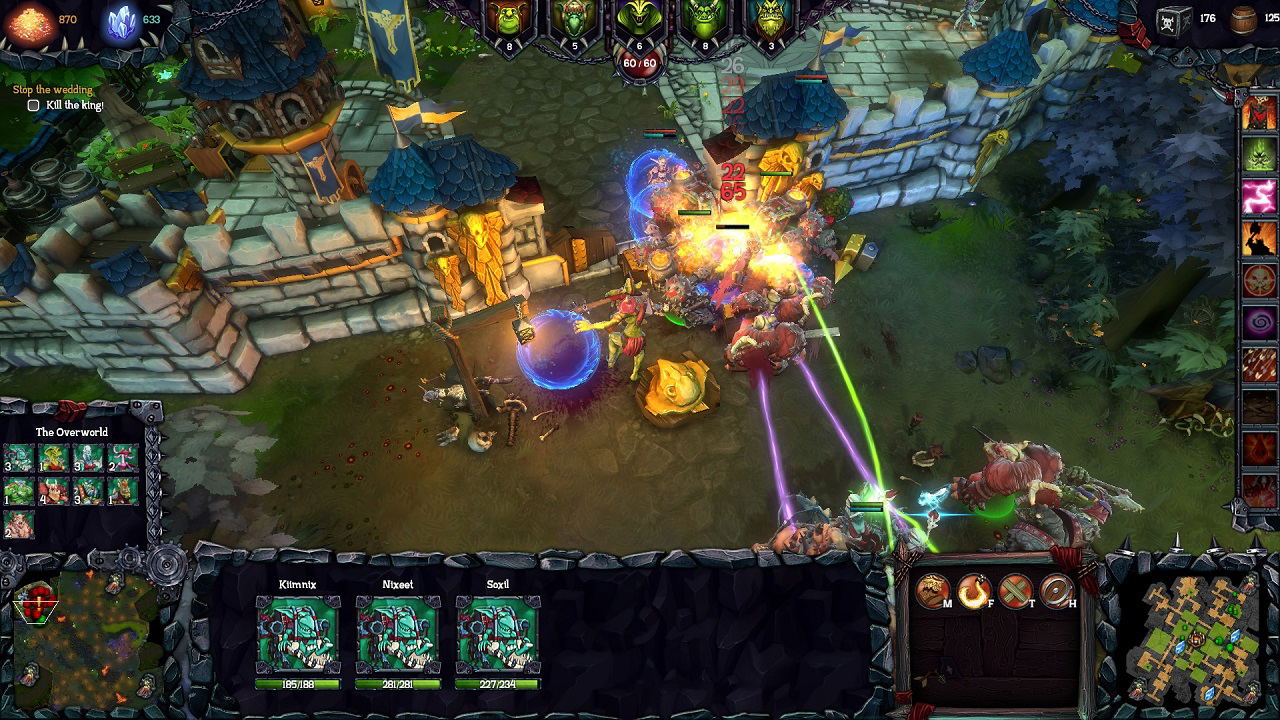Select the green demon skull spell
The image size is (1280, 720).
[1259, 153]
